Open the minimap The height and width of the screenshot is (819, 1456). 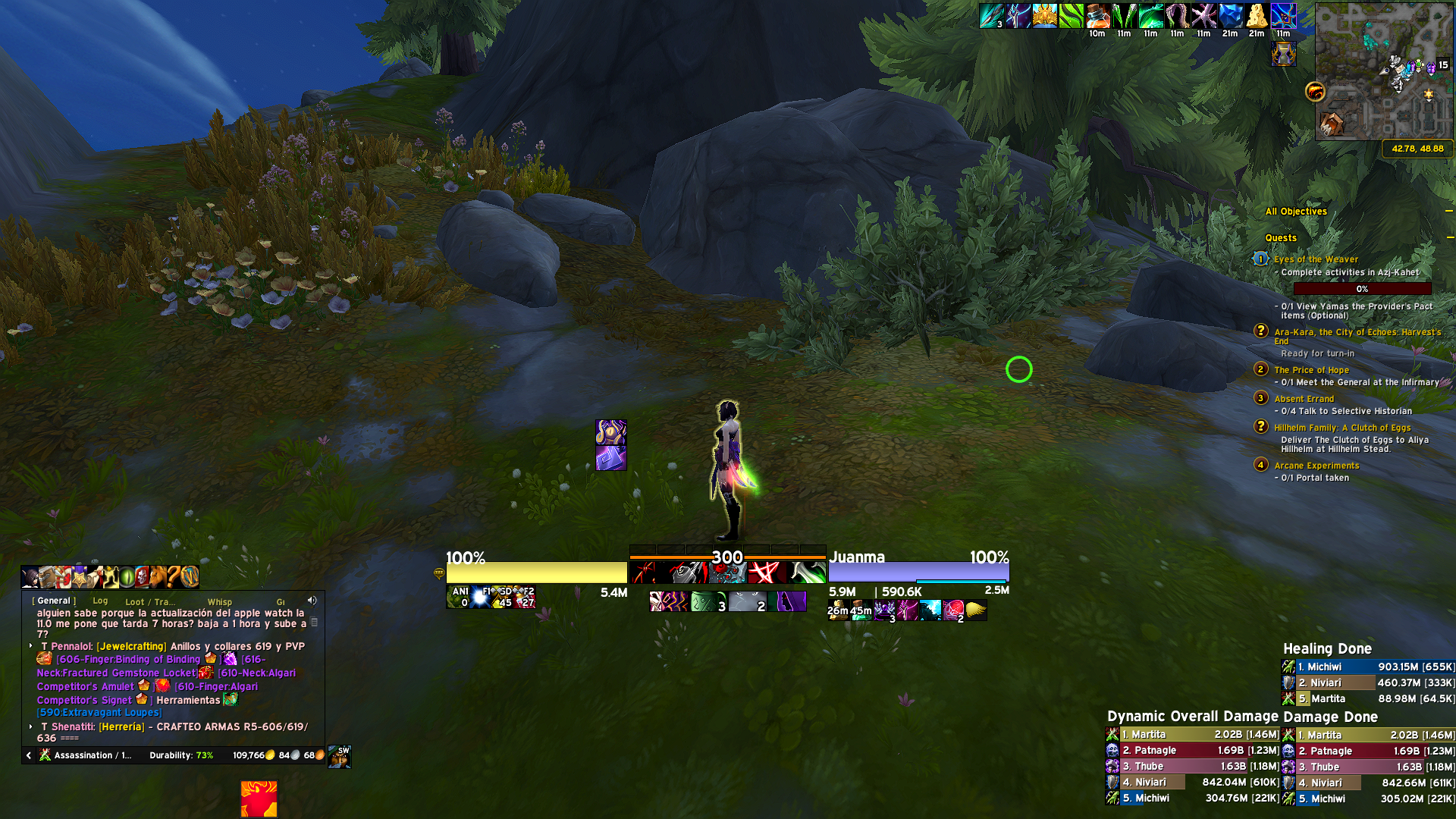(x=1383, y=71)
